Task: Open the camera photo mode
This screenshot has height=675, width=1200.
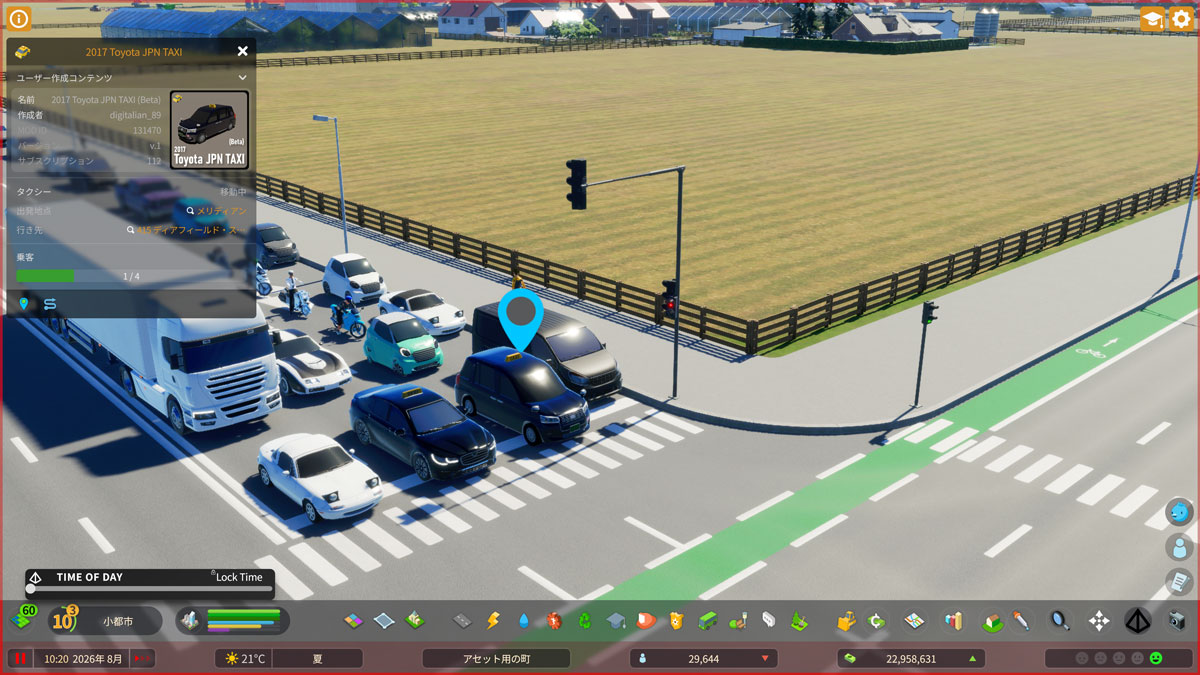Action: (x=1176, y=621)
